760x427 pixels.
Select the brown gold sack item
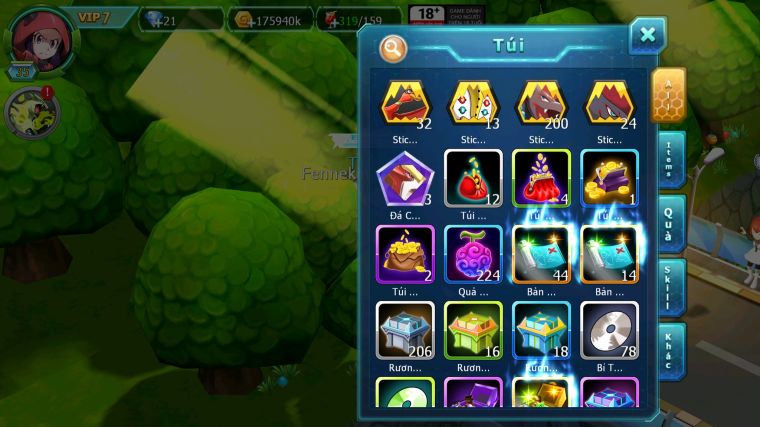[x=405, y=253]
